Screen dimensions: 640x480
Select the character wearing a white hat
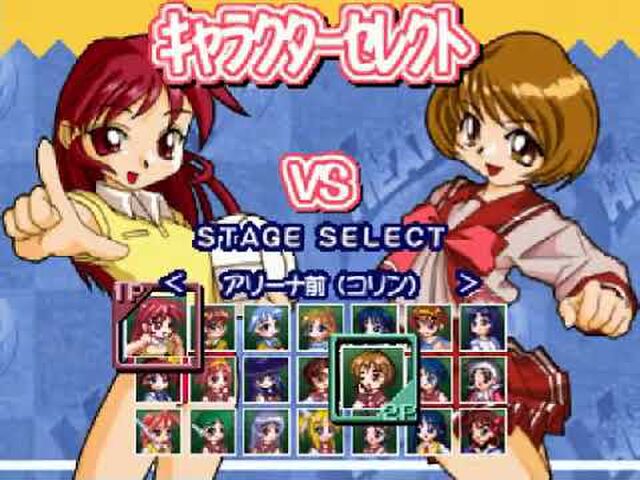click(x=482, y=378)
